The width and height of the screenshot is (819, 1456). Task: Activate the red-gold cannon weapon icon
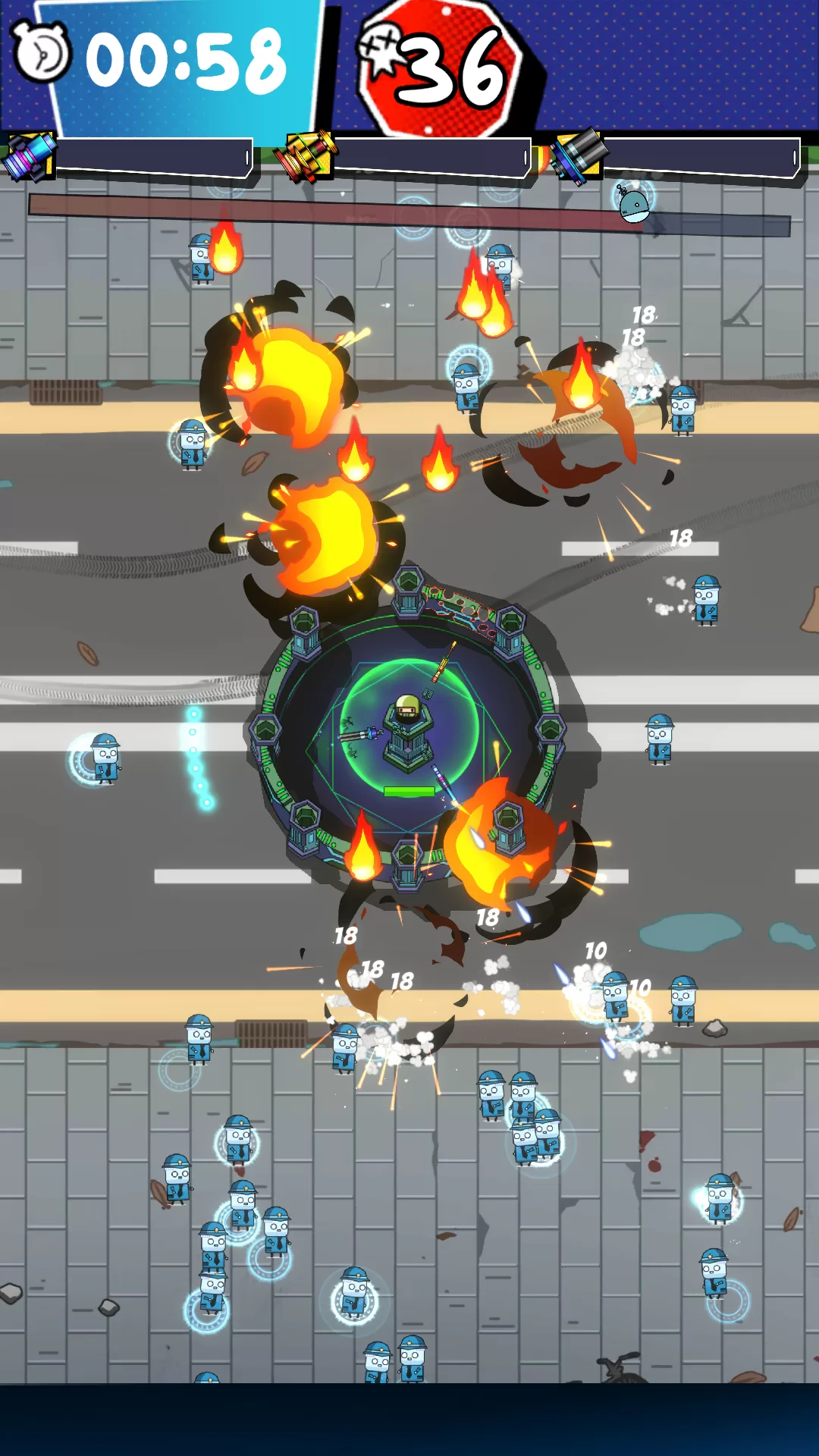[x=307, y=155]
